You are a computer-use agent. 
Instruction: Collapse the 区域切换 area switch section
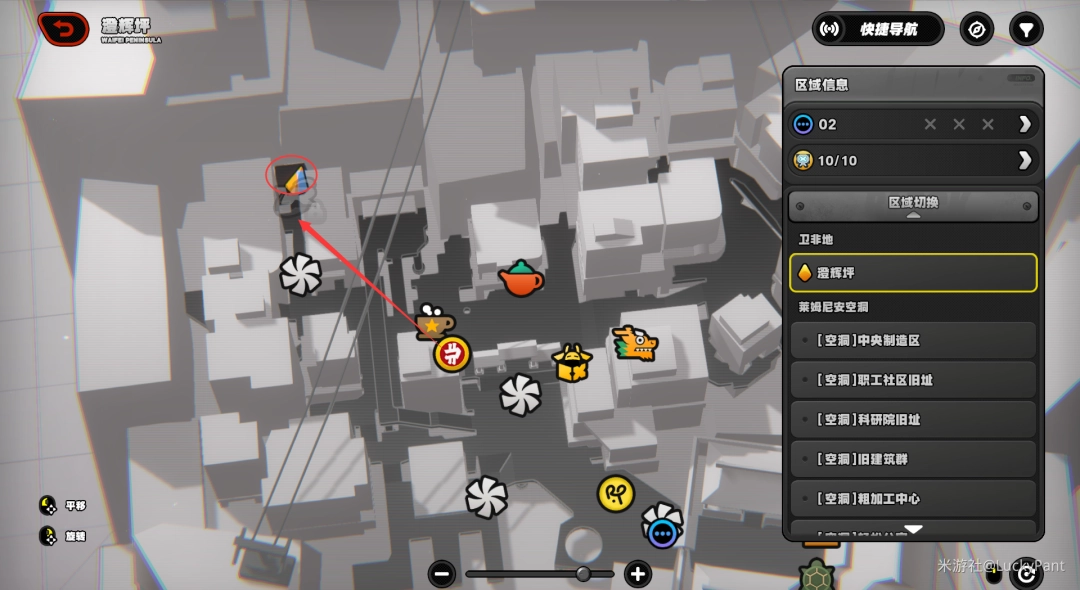(913, 206)
